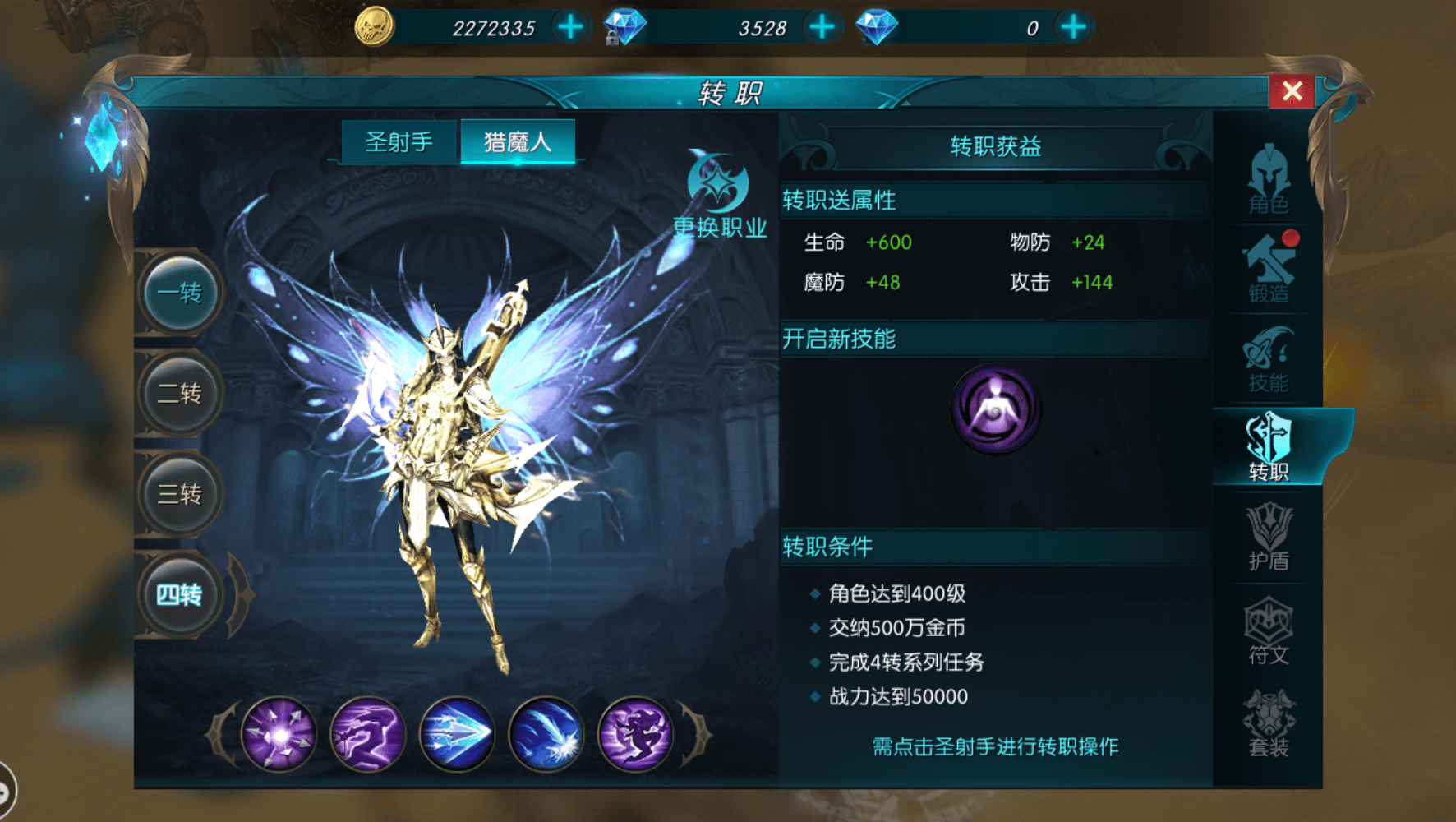Select the blue spear skill icon
Image resolution: width=1456 pixels, height=822 pixels.
[x=458, y=732]
